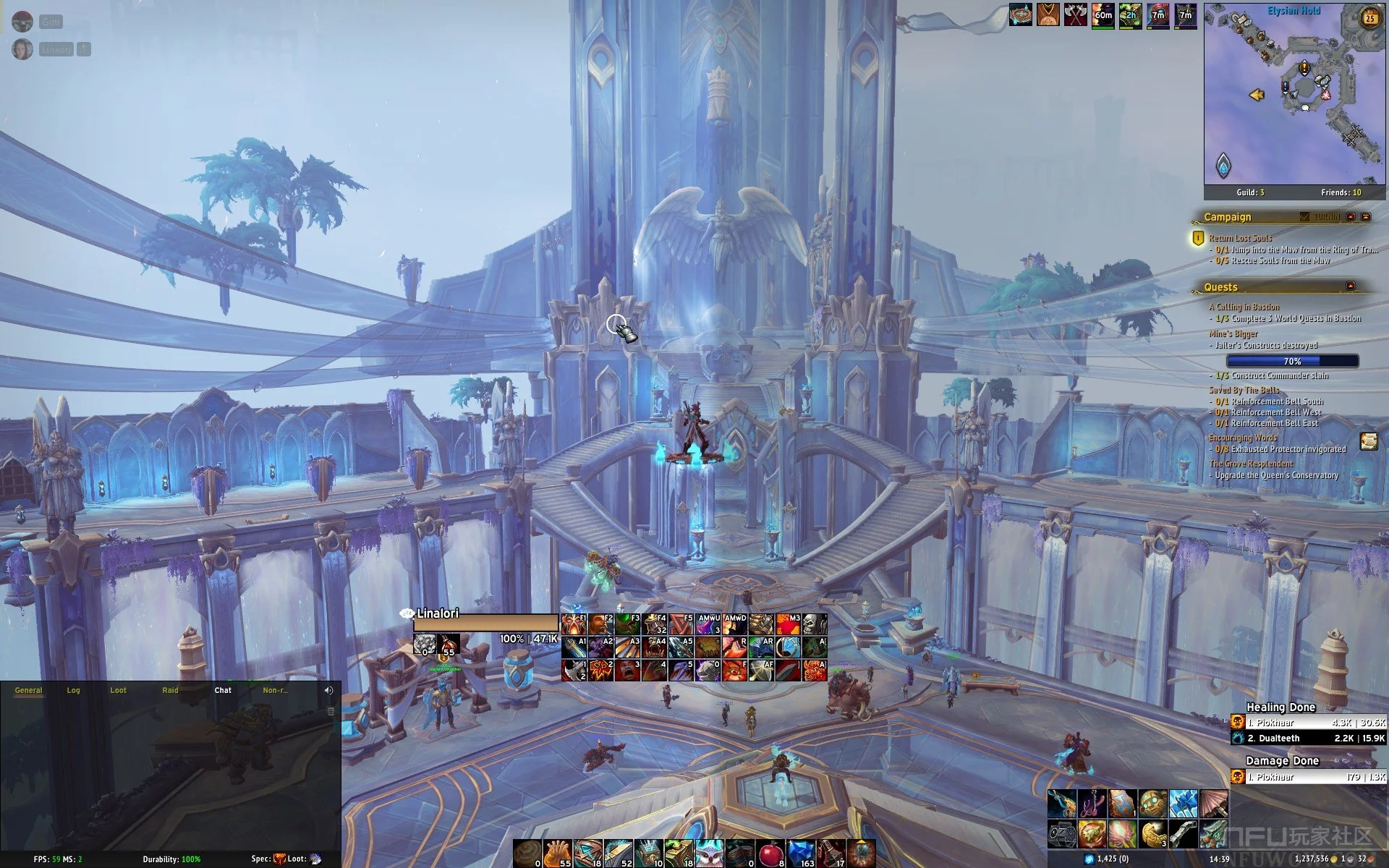Open the Mine's Bigger quest entry
Viewport: 1389px width, 868px height.
(1233, 334)
